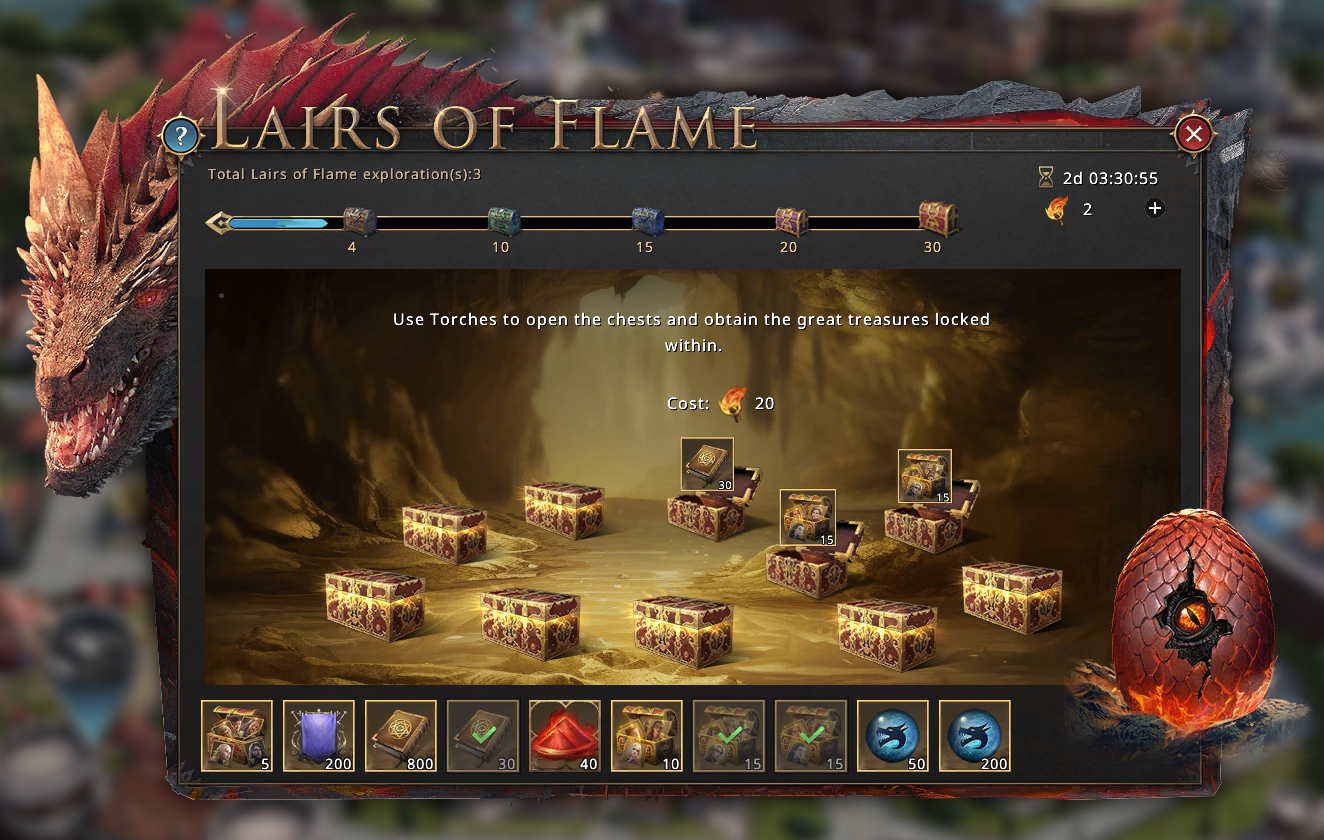View the claimed book reward with checkmark
Screen dimensions: 1324x840
pyautogui.click(x=483, y=736)
